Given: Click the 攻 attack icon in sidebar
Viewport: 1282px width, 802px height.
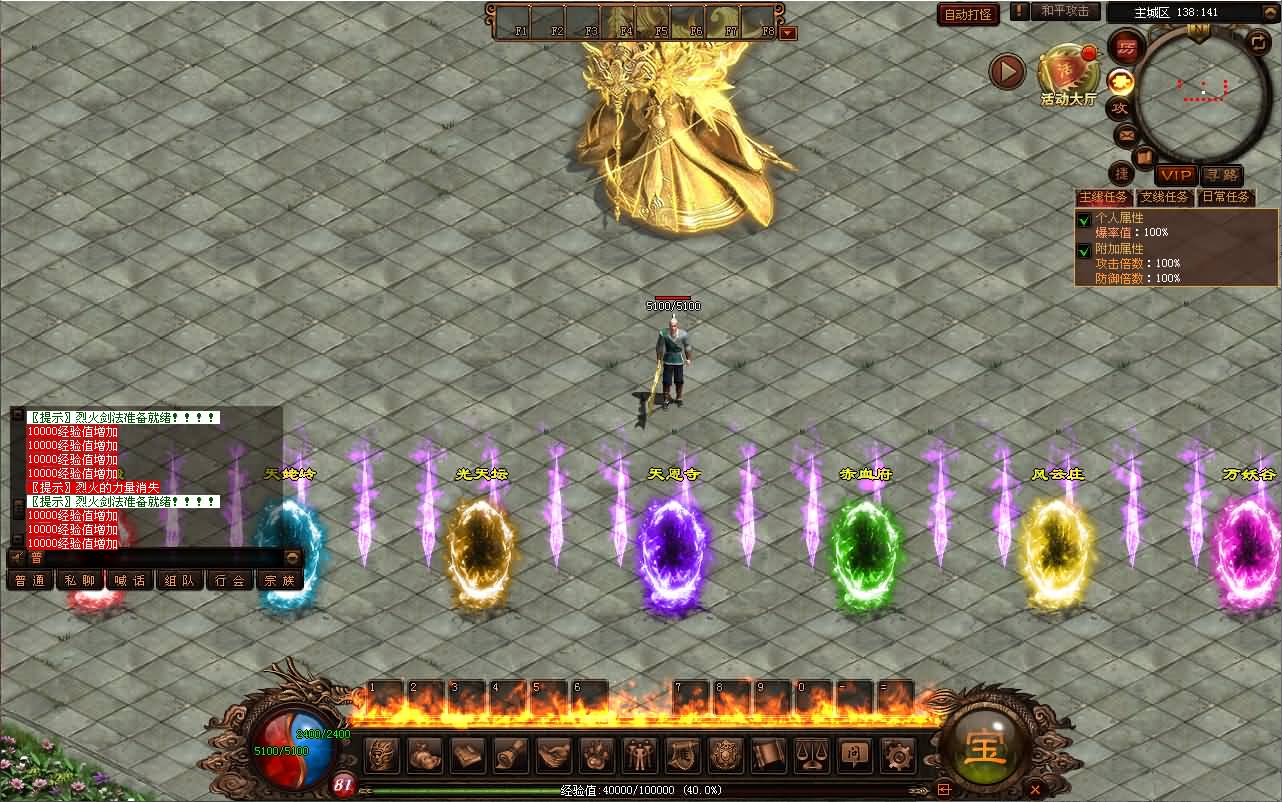Looking at the screenshot, I should click(x=1122, y=108).
